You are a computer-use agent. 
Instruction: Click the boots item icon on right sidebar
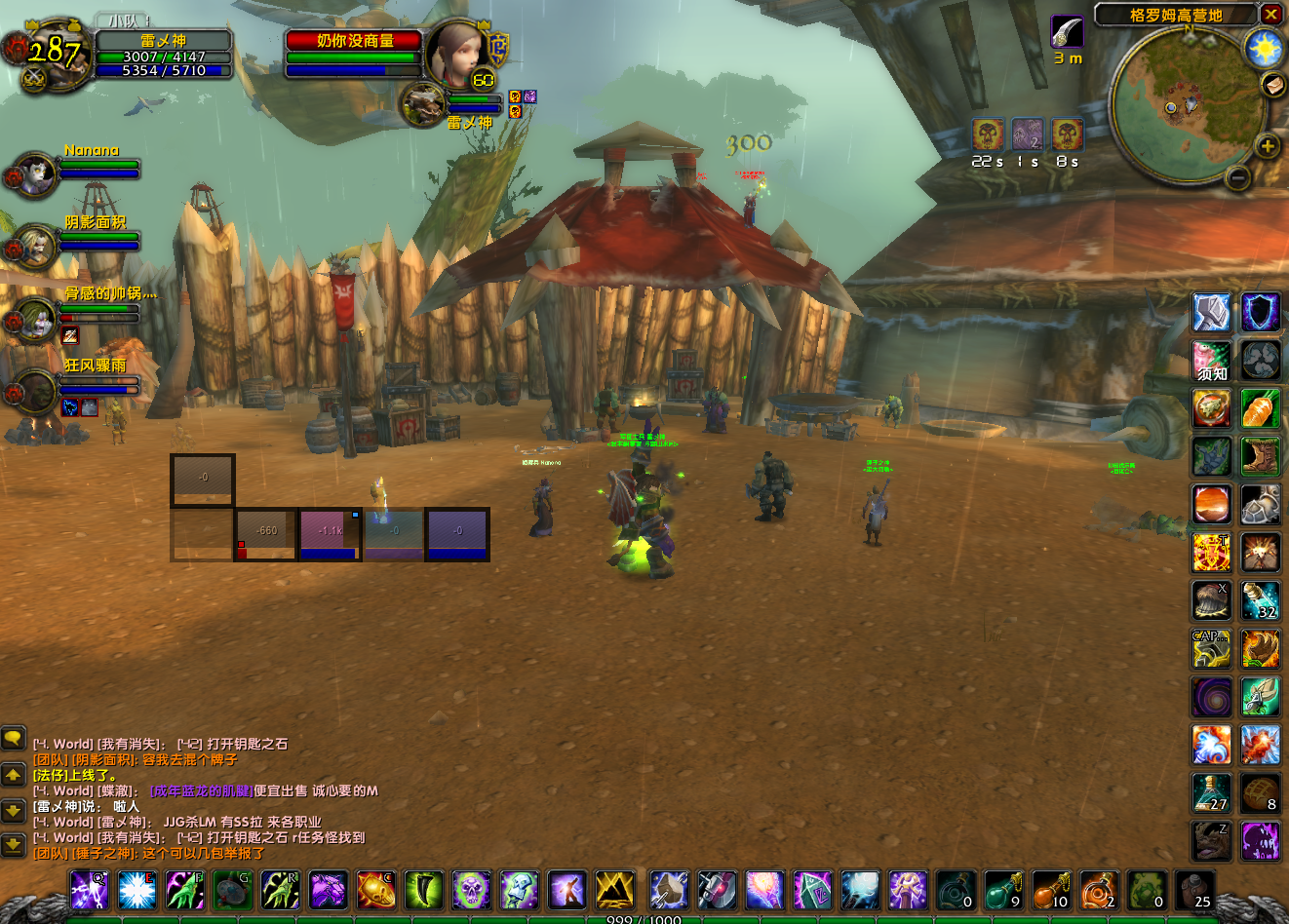tap(1260, 455)
